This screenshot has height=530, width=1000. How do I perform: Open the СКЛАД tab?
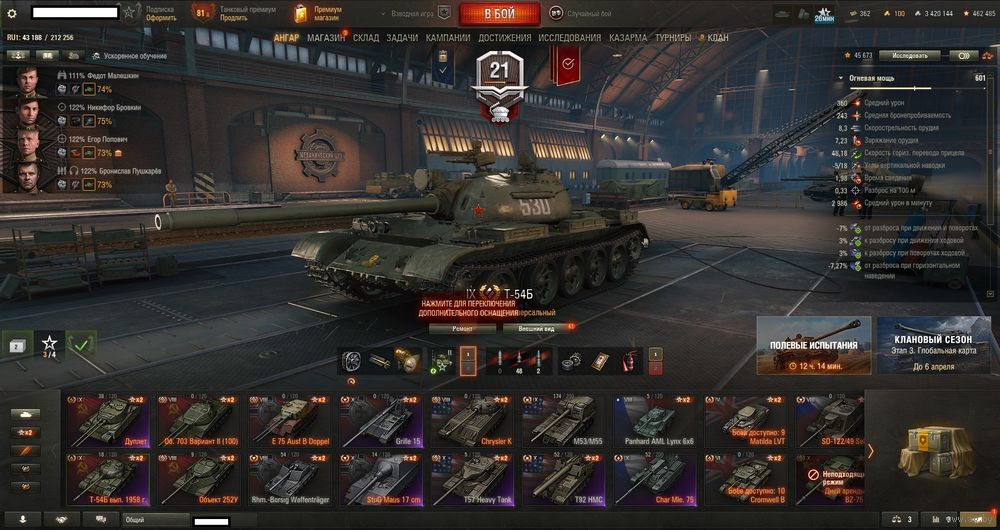(x=366, y=38)
